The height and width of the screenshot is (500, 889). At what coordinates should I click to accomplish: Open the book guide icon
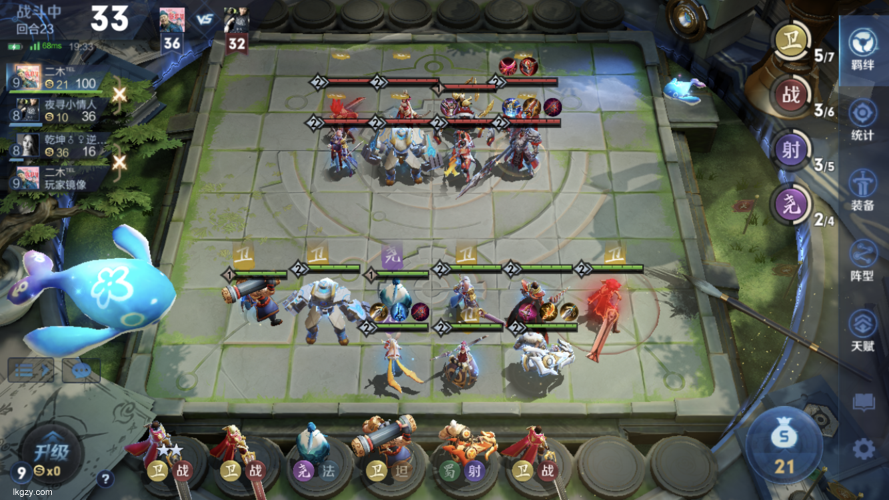864,402
